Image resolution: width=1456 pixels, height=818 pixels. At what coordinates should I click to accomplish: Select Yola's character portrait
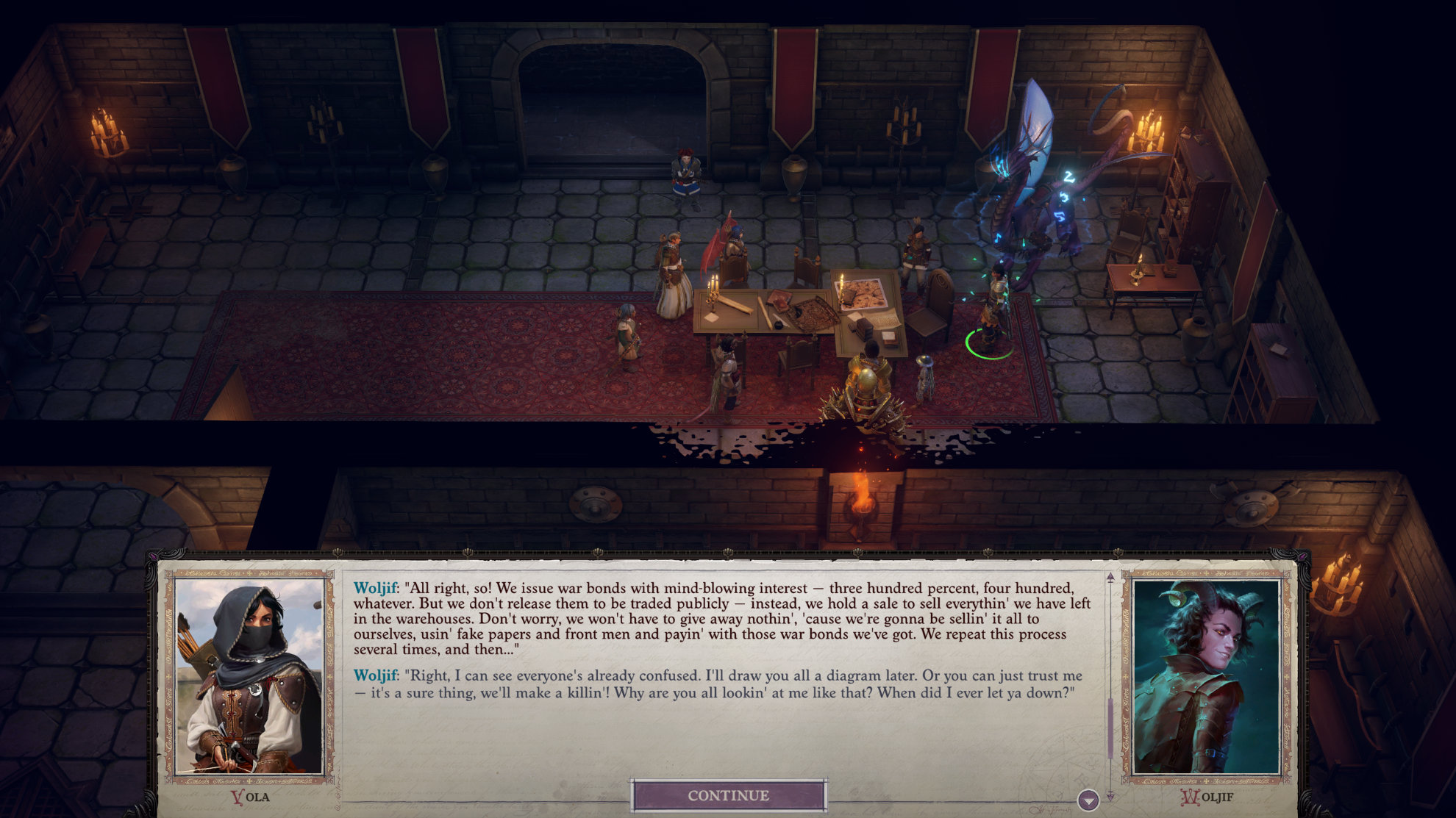(x=250, y=676)
